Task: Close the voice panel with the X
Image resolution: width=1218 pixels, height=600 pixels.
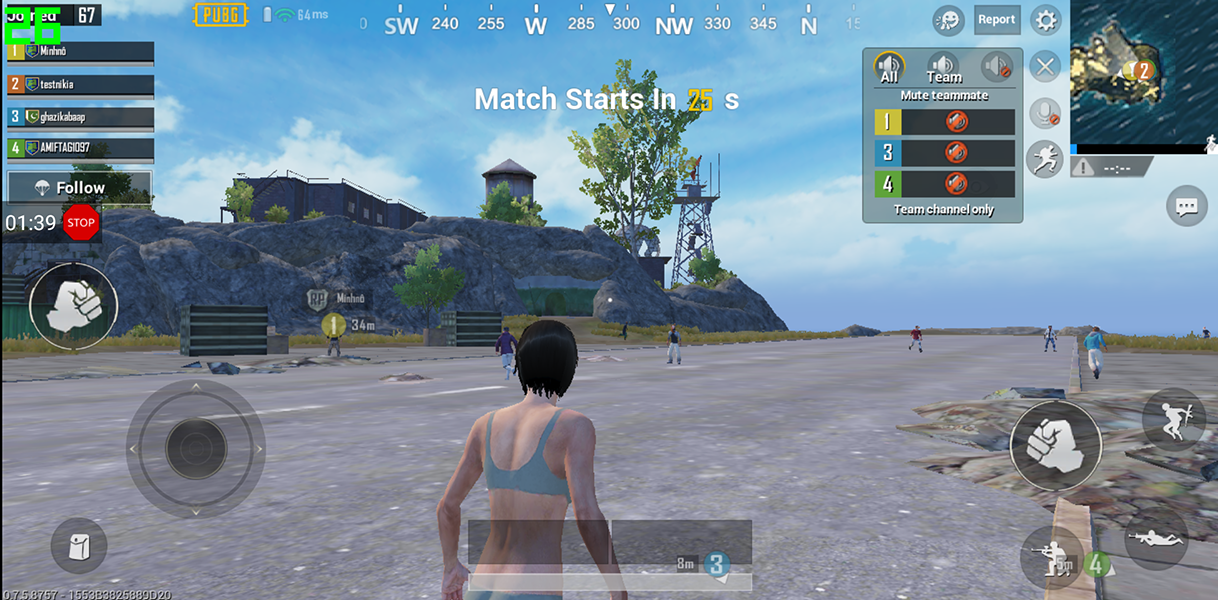Action: click(x=1045, y=67)
